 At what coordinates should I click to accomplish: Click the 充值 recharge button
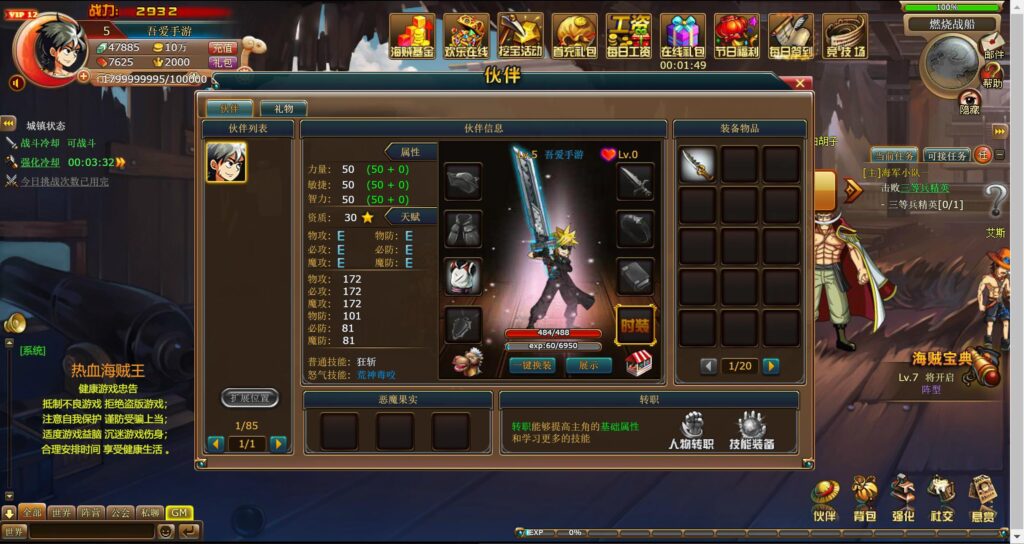[x=221, y=47]
